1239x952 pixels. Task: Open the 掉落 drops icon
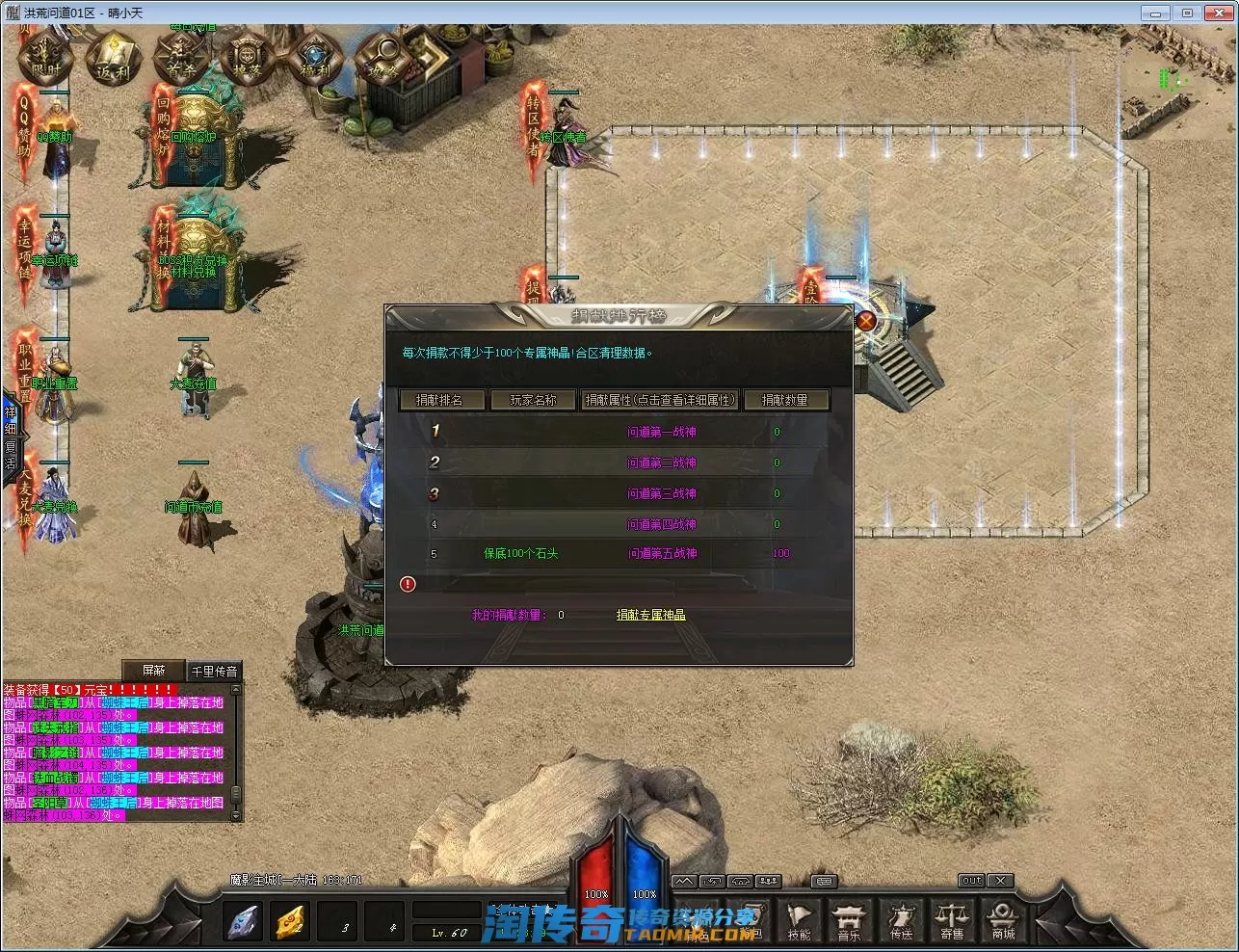[x=248, y=60]
